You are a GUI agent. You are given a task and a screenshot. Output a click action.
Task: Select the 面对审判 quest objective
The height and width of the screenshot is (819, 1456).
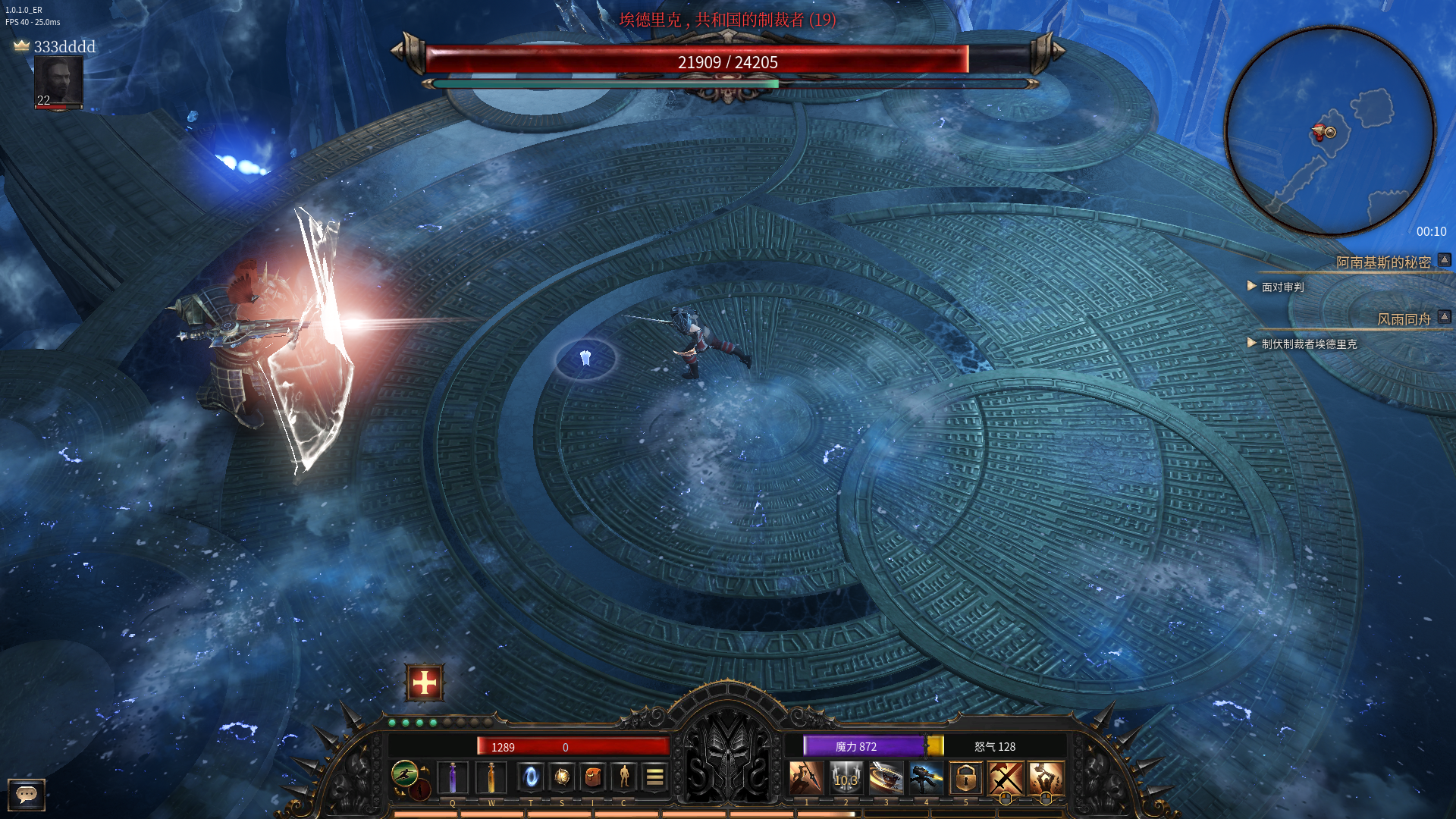[x=1282, y=287]
